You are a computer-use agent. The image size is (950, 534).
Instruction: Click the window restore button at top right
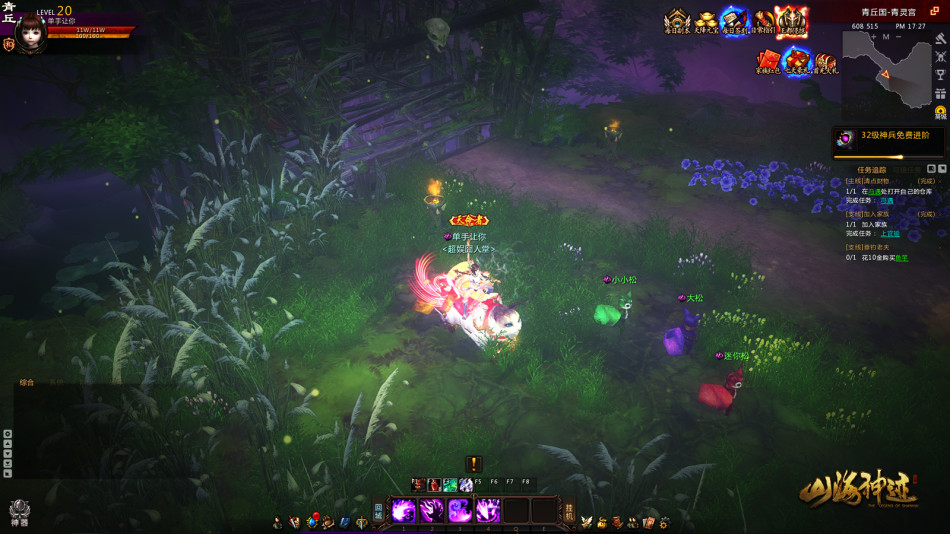[x=935, y=11]
